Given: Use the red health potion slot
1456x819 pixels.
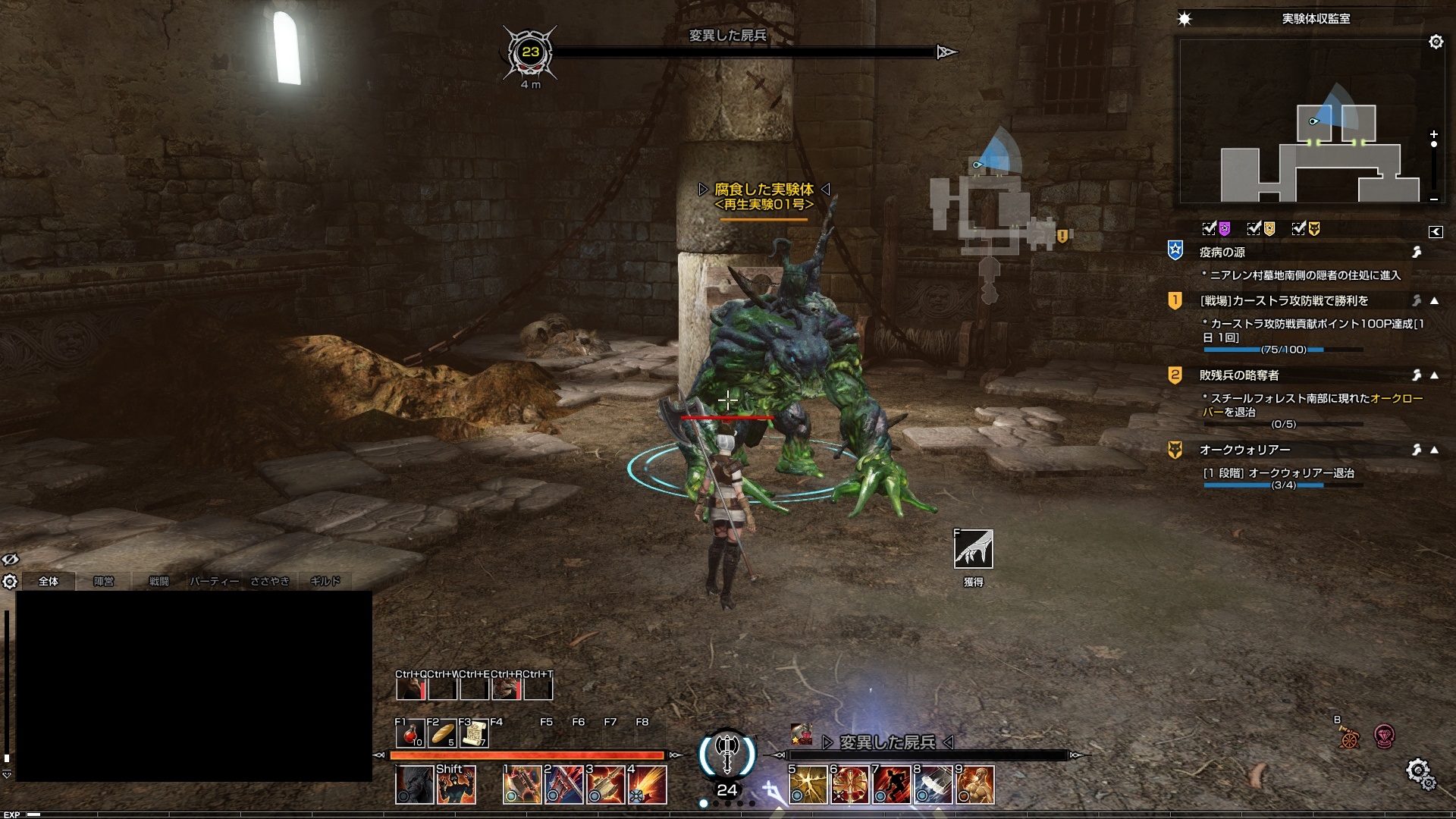Looking at the screenshot, I should click(x=410, y=733).
